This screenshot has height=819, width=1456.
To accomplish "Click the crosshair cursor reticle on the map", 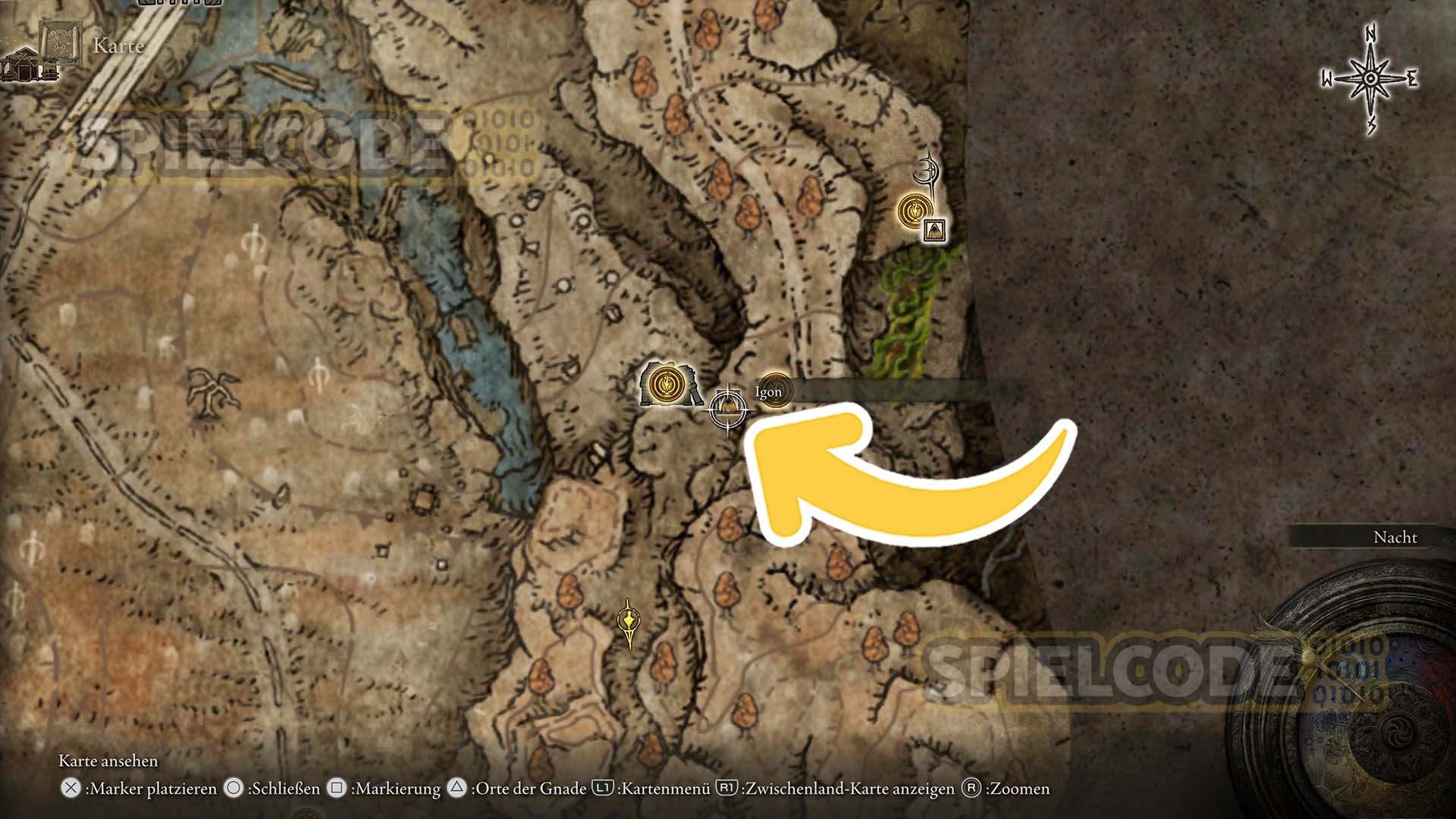I will point(727,409).
